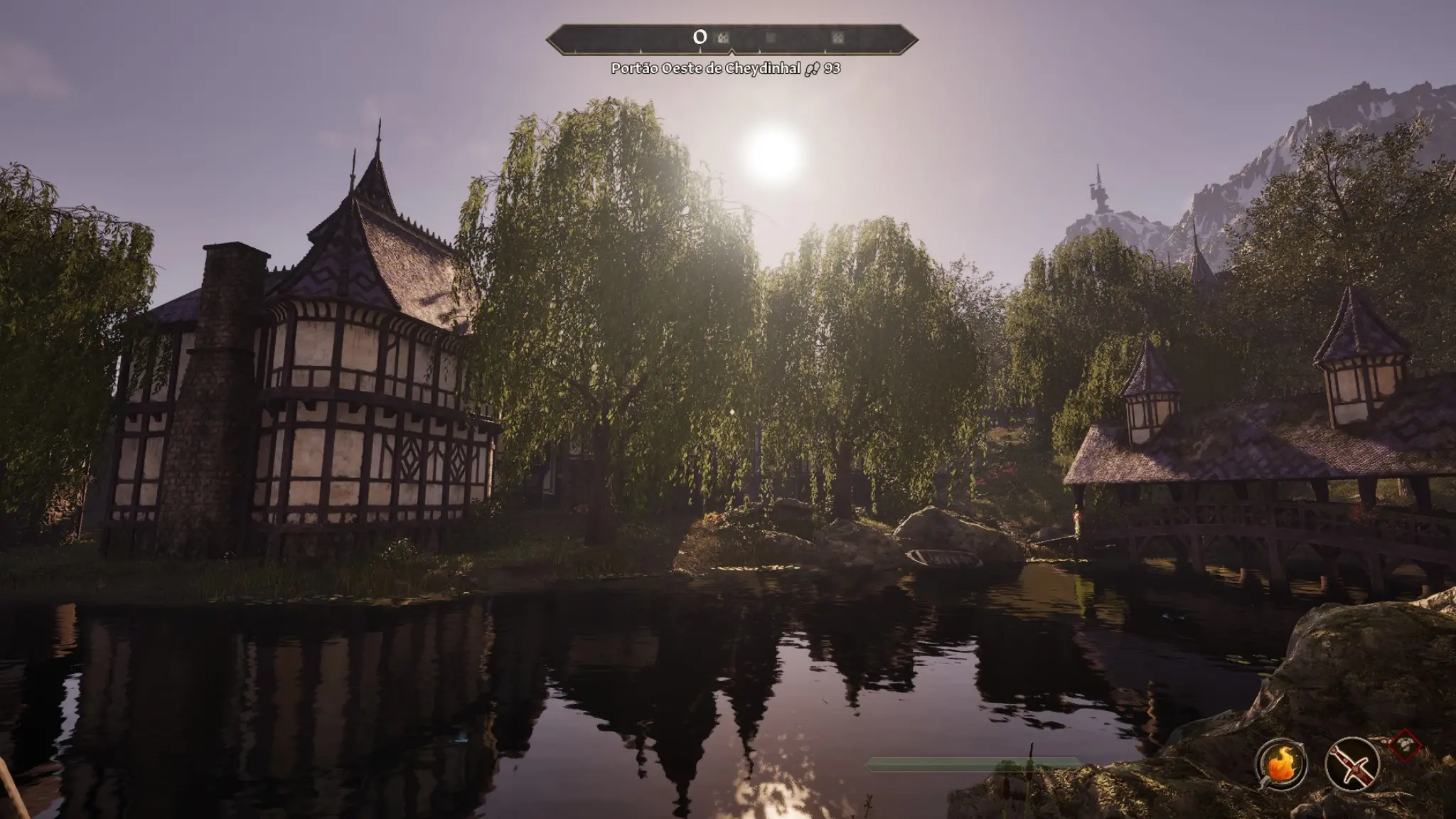
Task: Click the equipped sword weapon icon
Action: [1351, 765]
